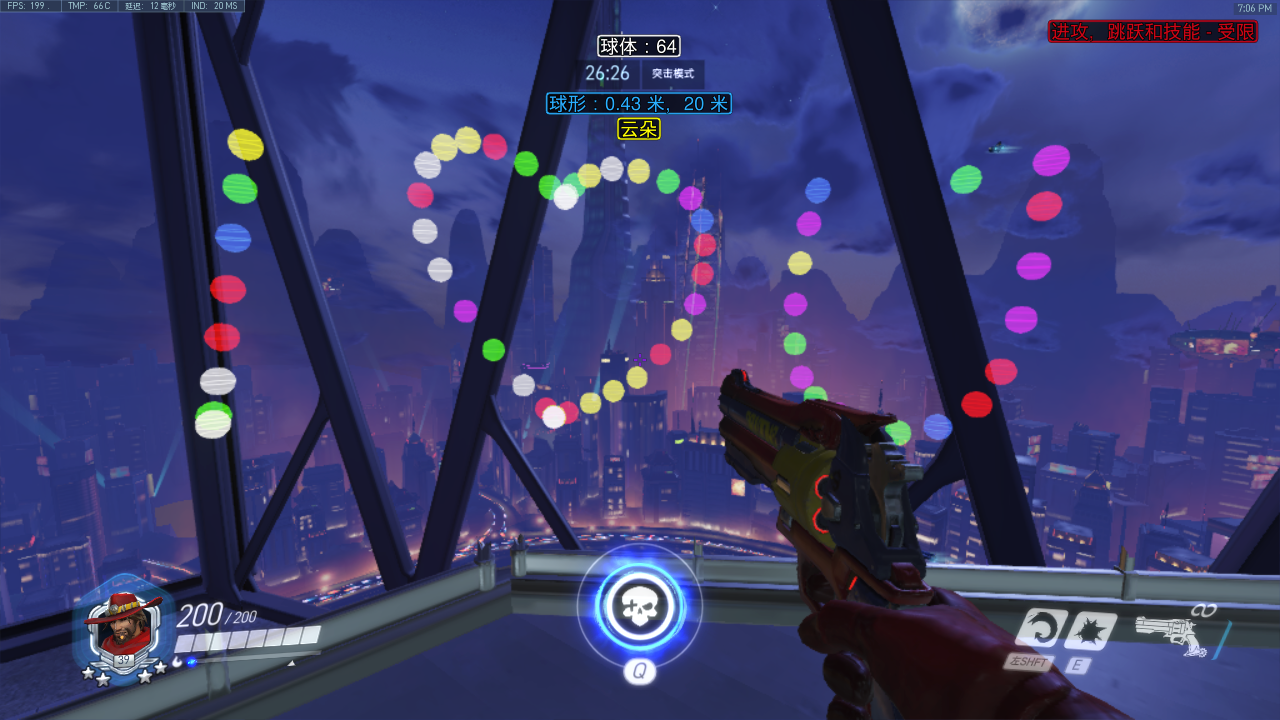Activate the Deadeye skull ultimate icon

click(x=639, y=606)
